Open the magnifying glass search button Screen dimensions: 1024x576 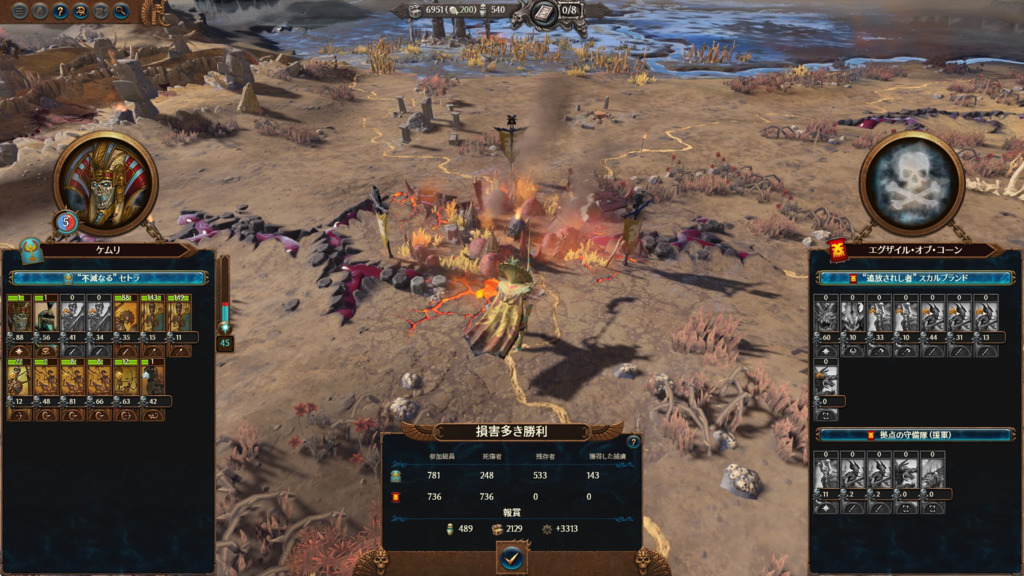tap(121, 12)
